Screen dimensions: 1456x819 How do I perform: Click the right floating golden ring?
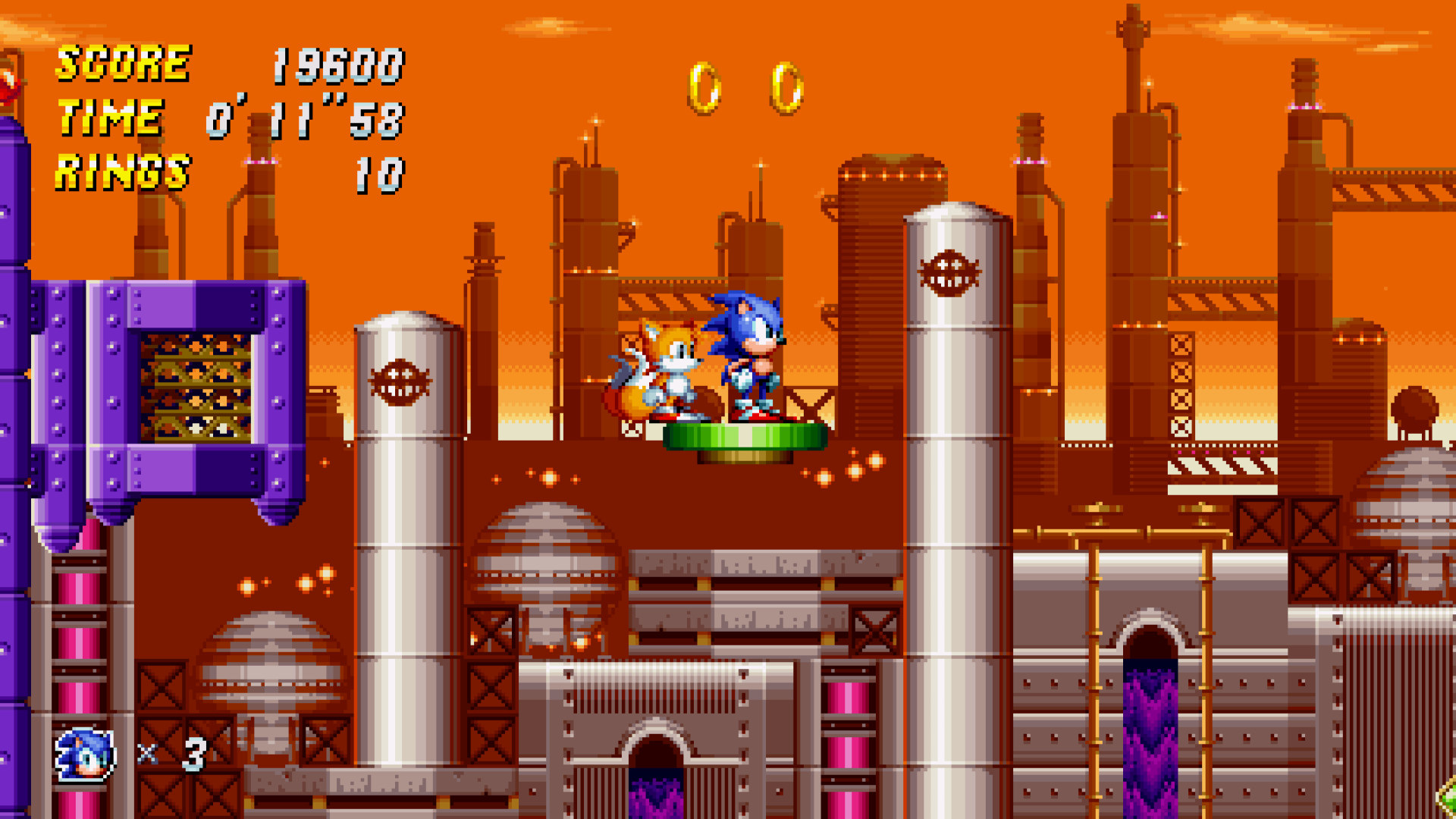(x=785, y=87)
